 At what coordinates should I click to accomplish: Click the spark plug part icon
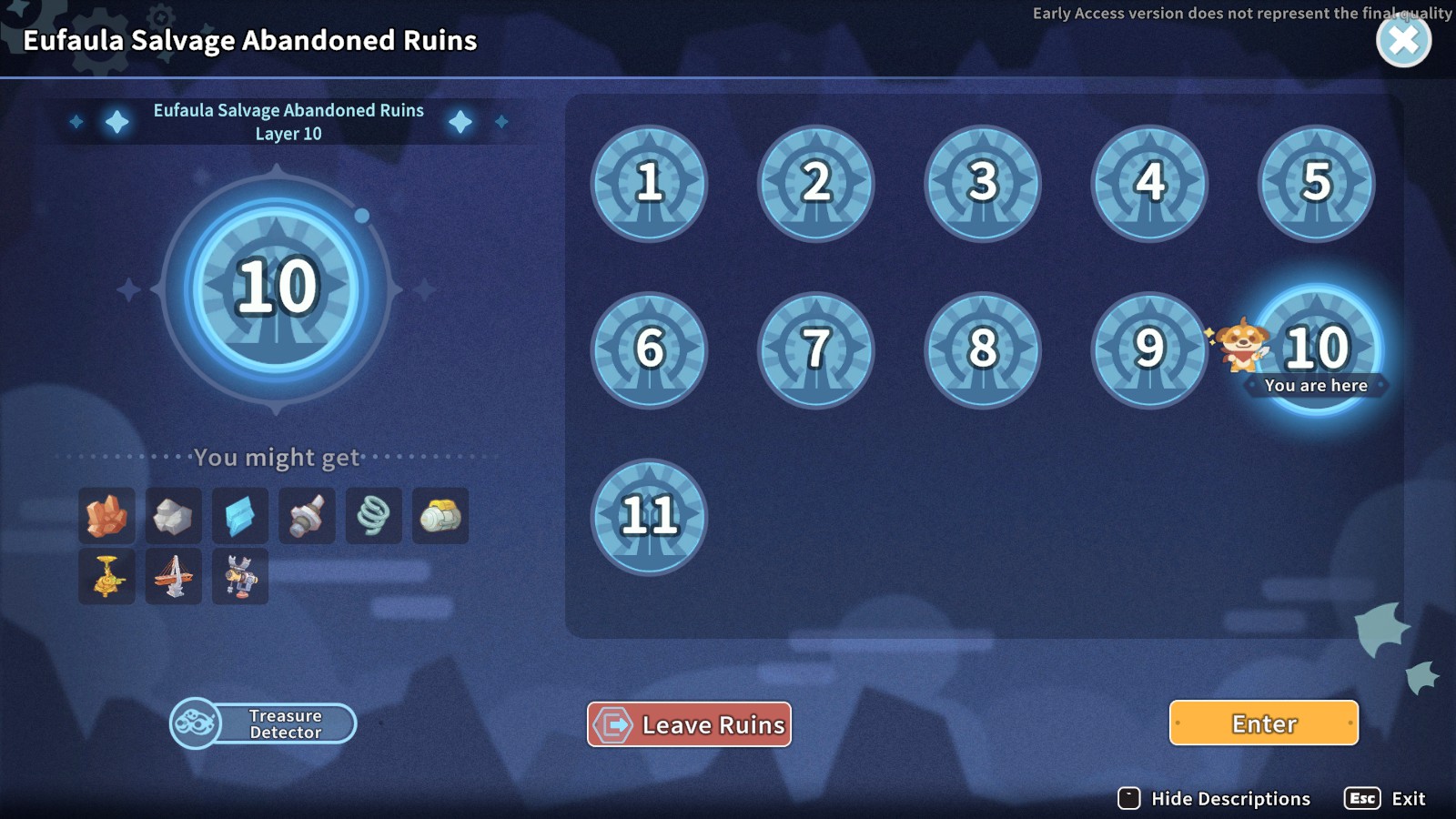tap(307, 516)
